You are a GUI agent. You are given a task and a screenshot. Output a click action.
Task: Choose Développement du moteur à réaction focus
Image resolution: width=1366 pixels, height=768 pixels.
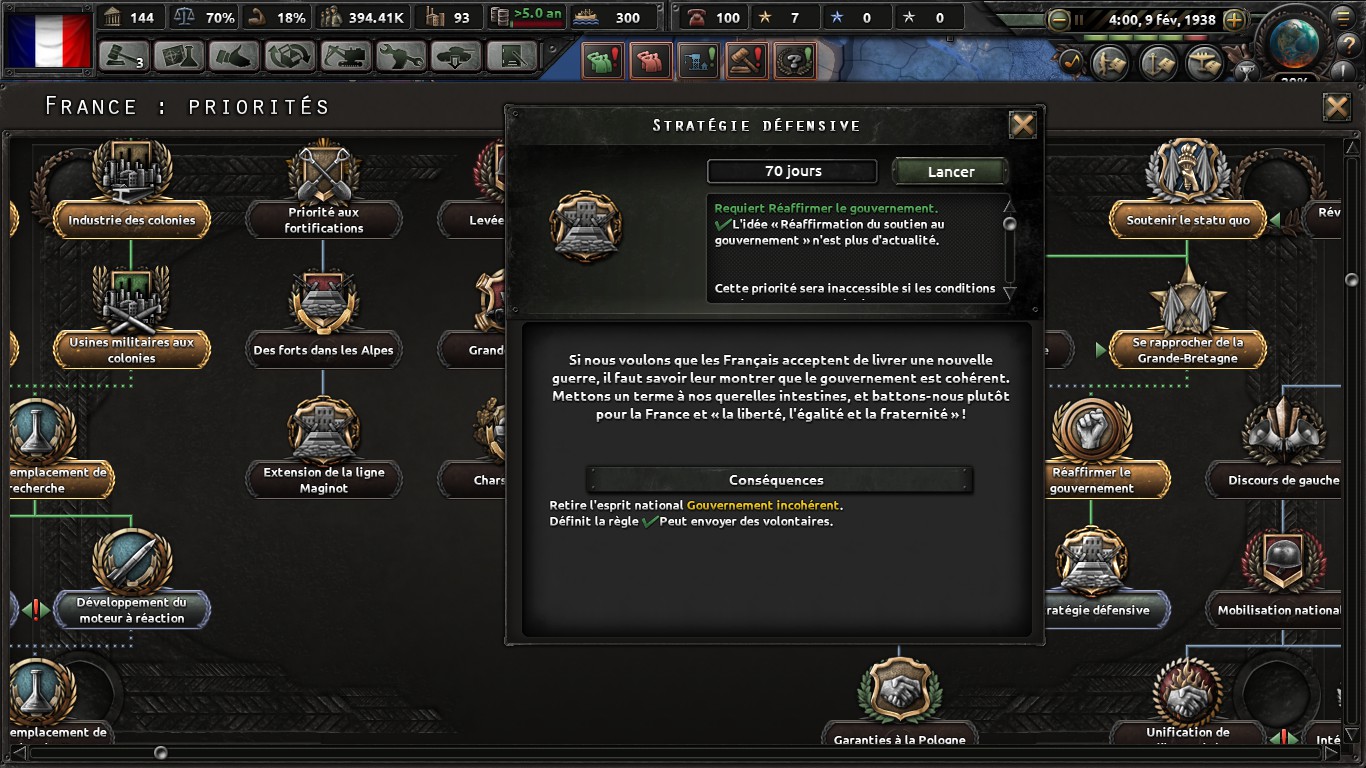[131, 609]
